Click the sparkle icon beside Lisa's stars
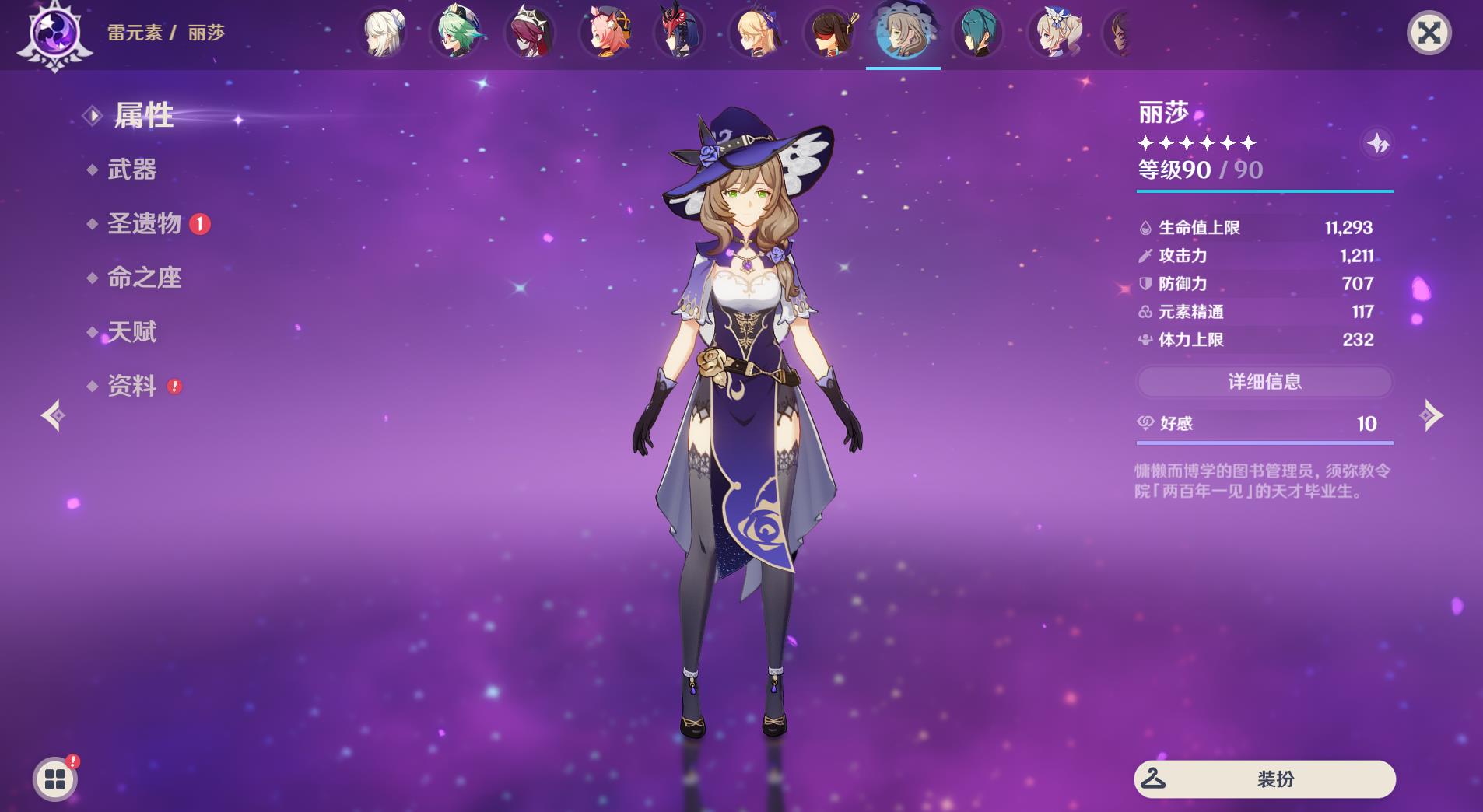1483x812 pixels. point(1377,144)
